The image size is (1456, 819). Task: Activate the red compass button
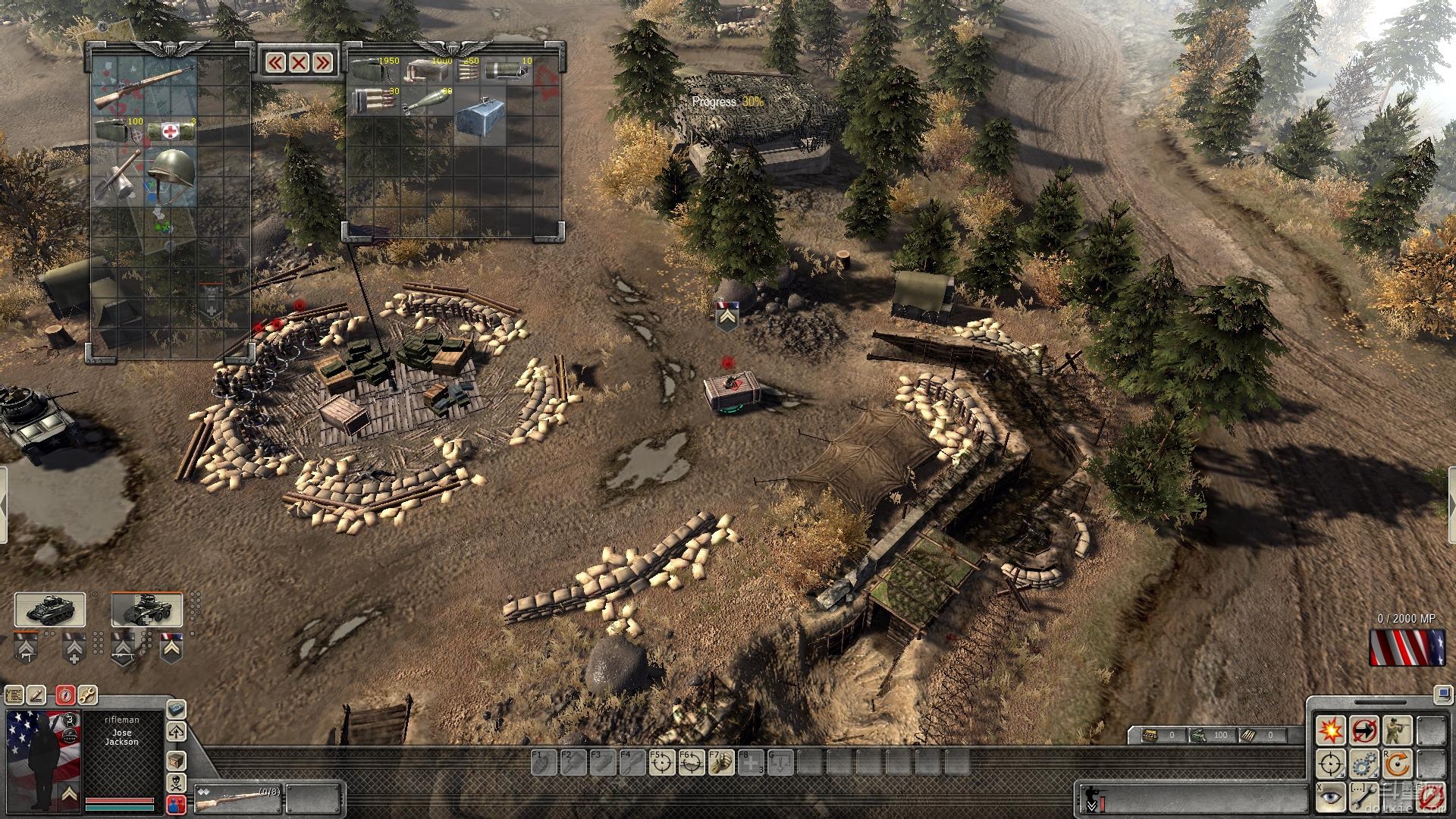coord(65,694)
